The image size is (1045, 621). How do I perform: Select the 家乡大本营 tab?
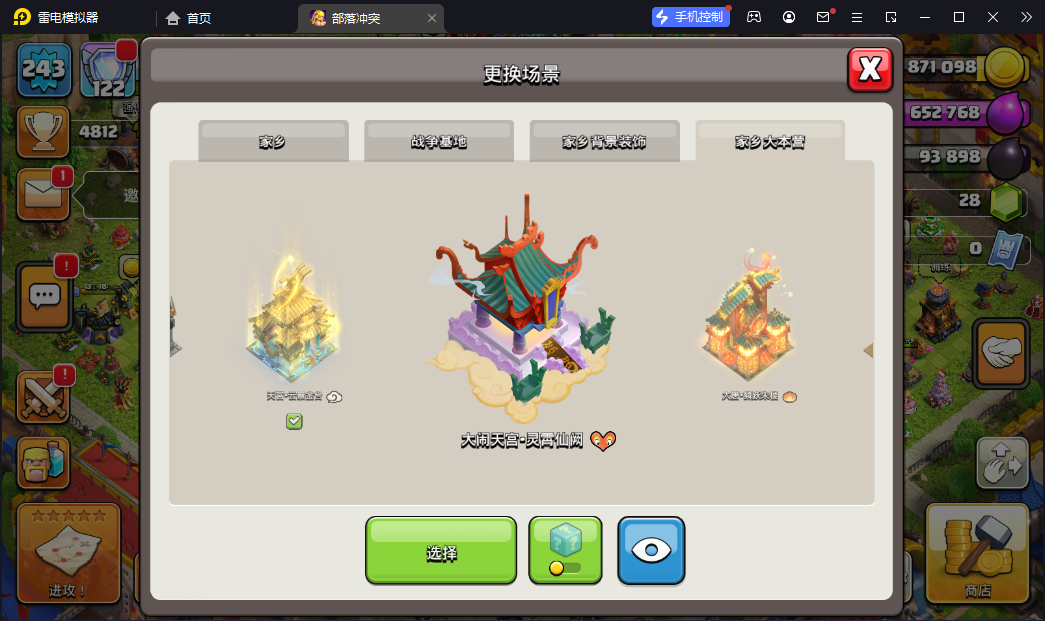coord(770,141)
